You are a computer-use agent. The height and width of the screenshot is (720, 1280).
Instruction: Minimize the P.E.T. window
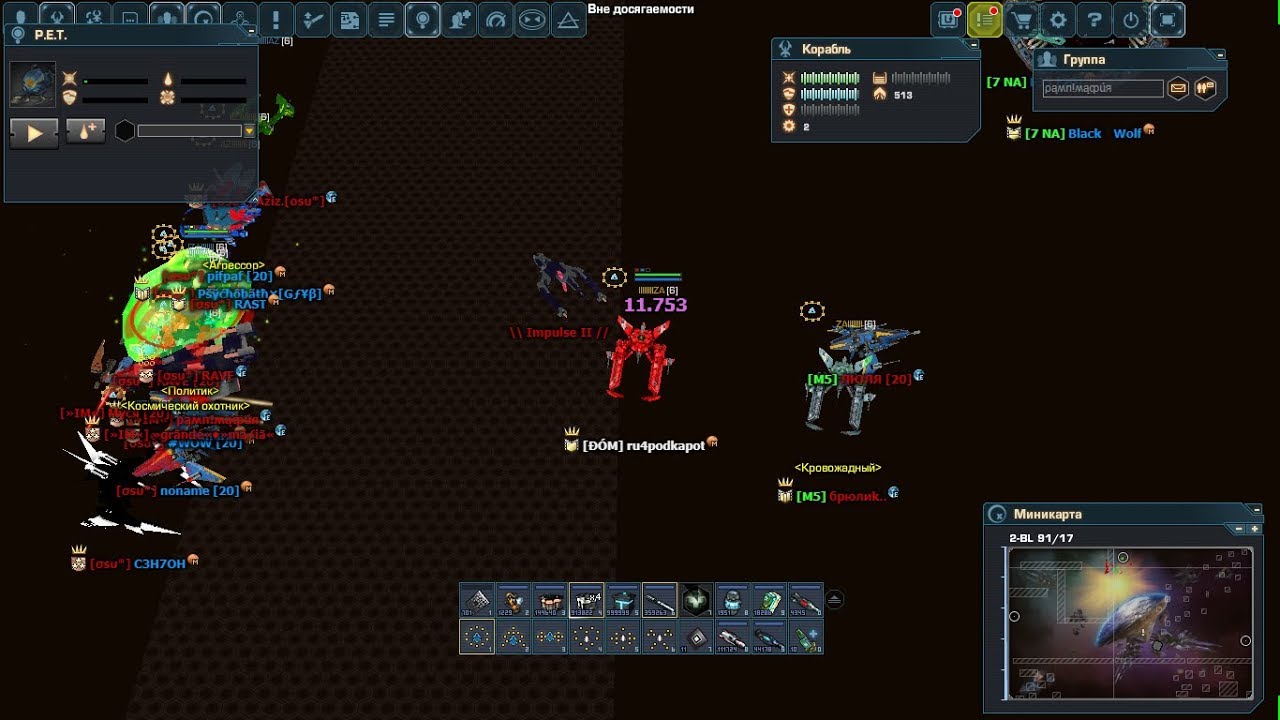(251, 33)
